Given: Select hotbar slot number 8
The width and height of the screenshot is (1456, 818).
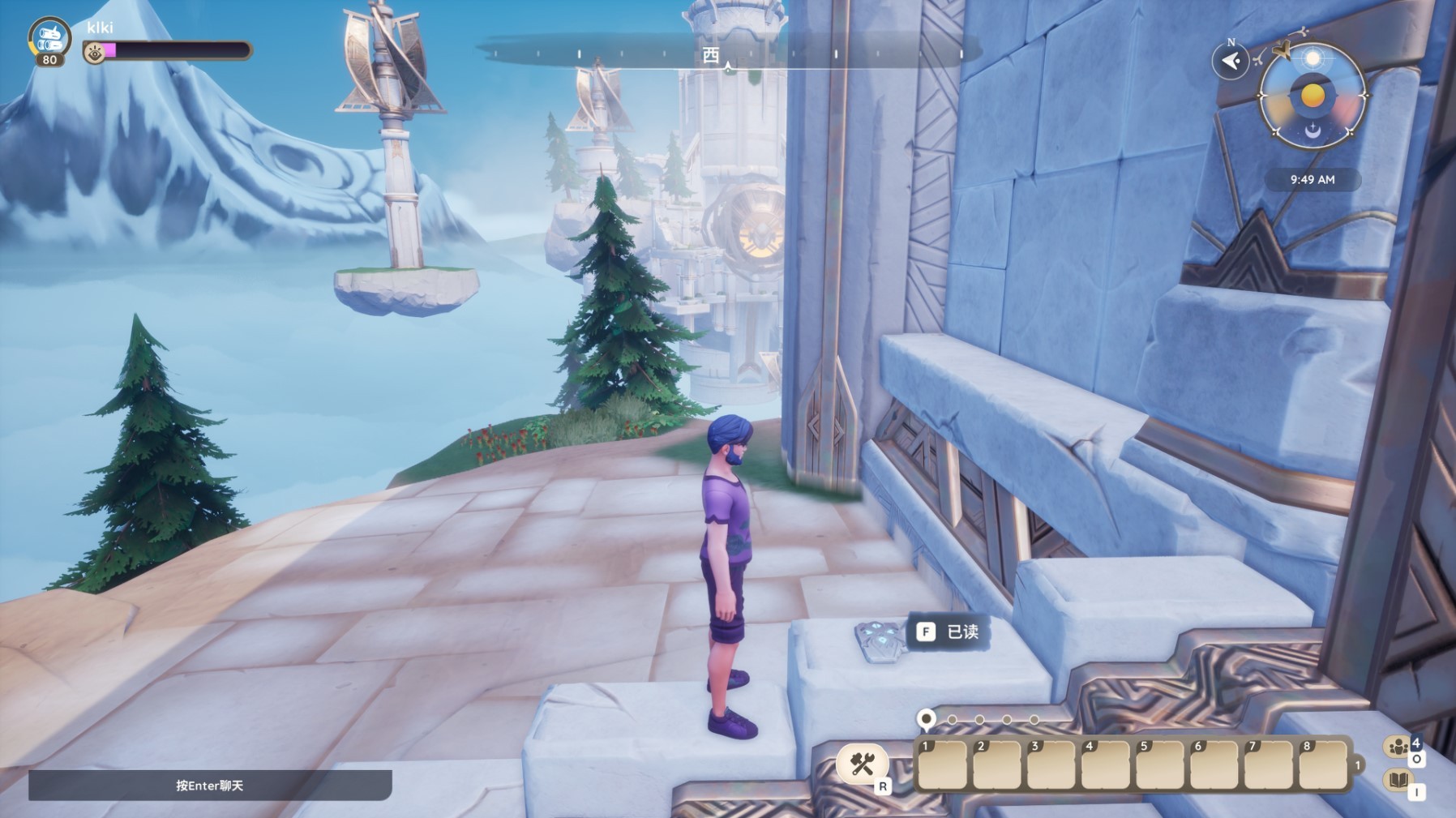Looking at the screenshot, I should click(1322, 764).
